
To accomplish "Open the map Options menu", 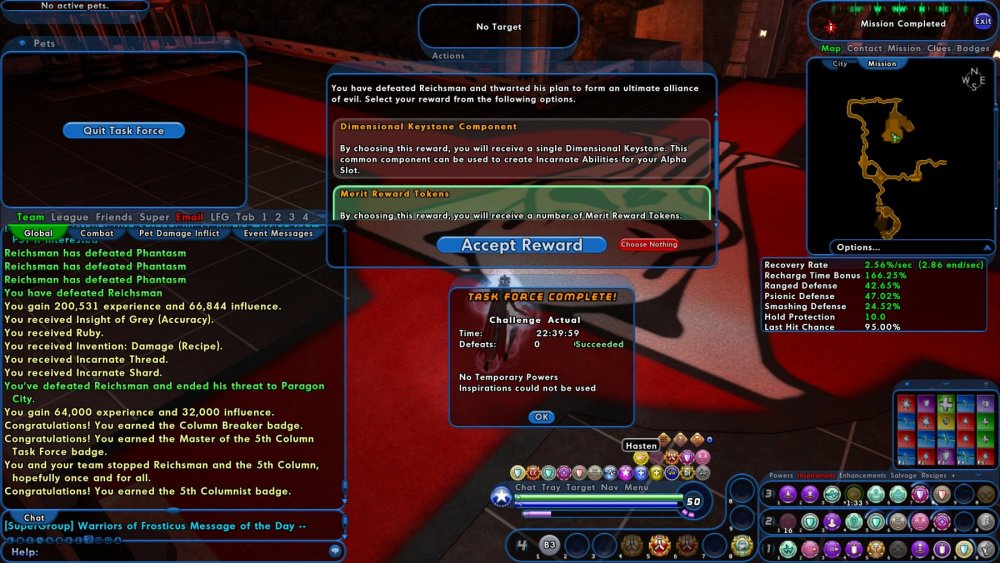I will (x=859, y=247).
